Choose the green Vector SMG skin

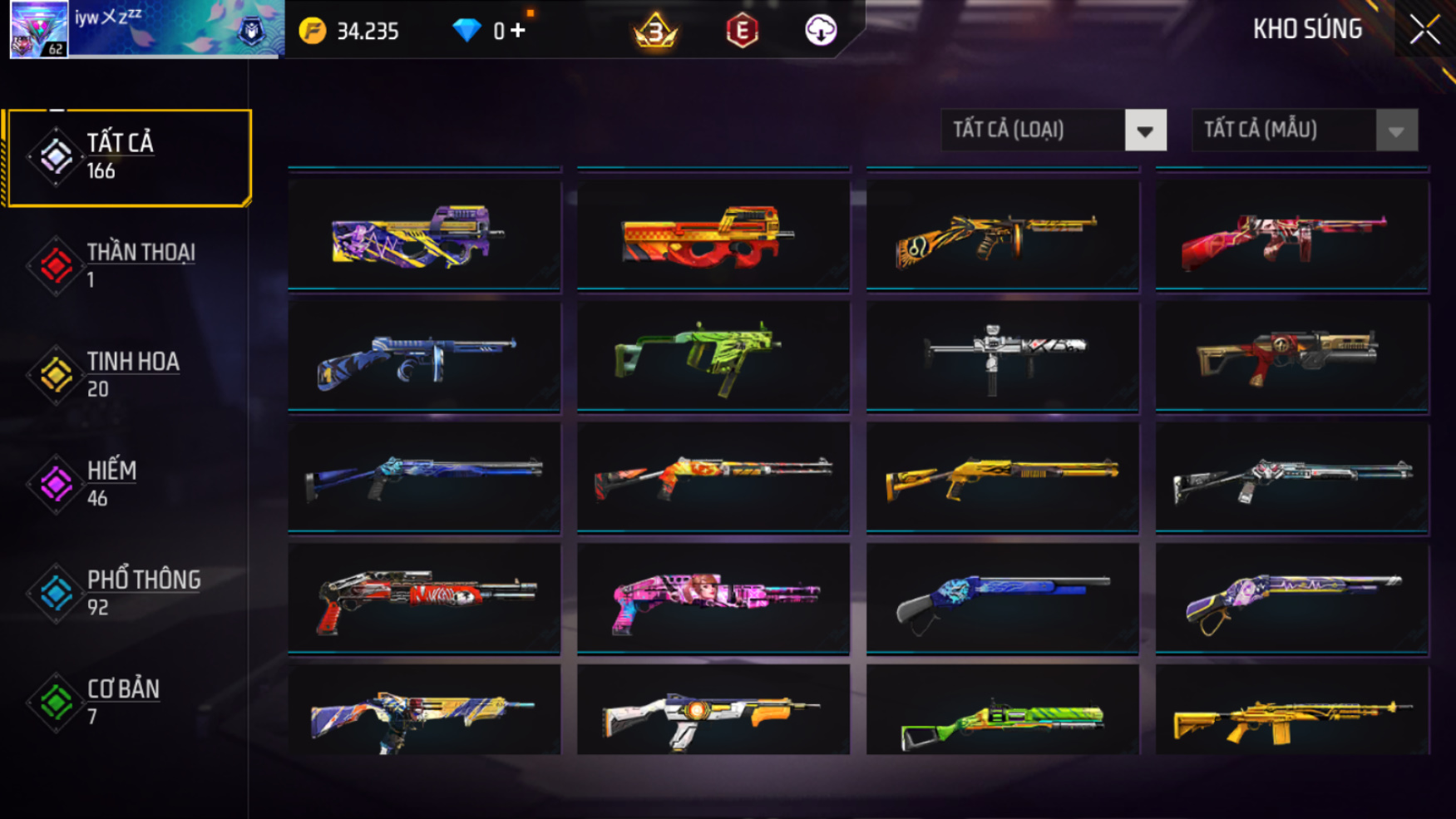(x=713, y=356)
